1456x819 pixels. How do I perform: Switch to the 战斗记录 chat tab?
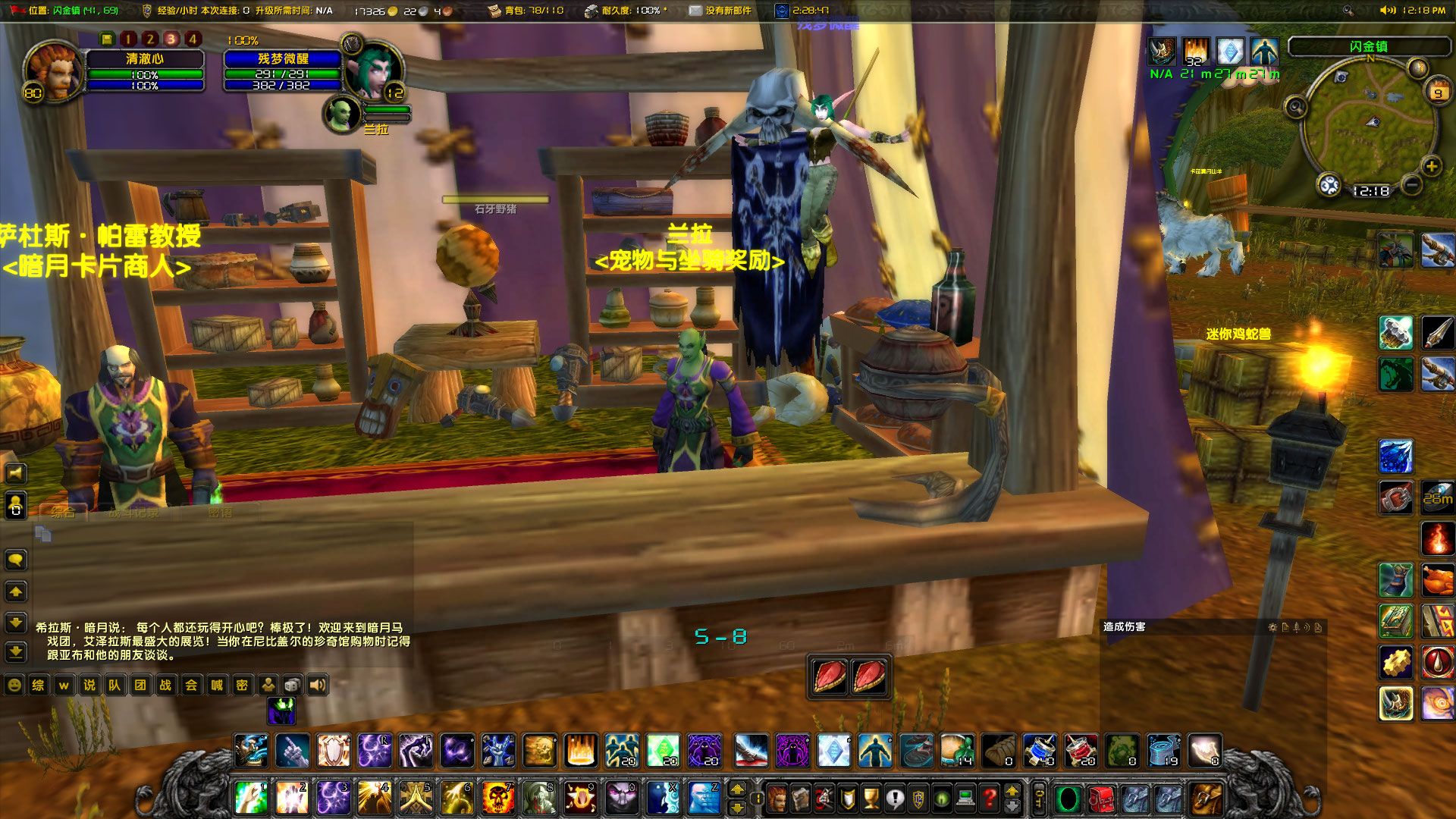133,512
